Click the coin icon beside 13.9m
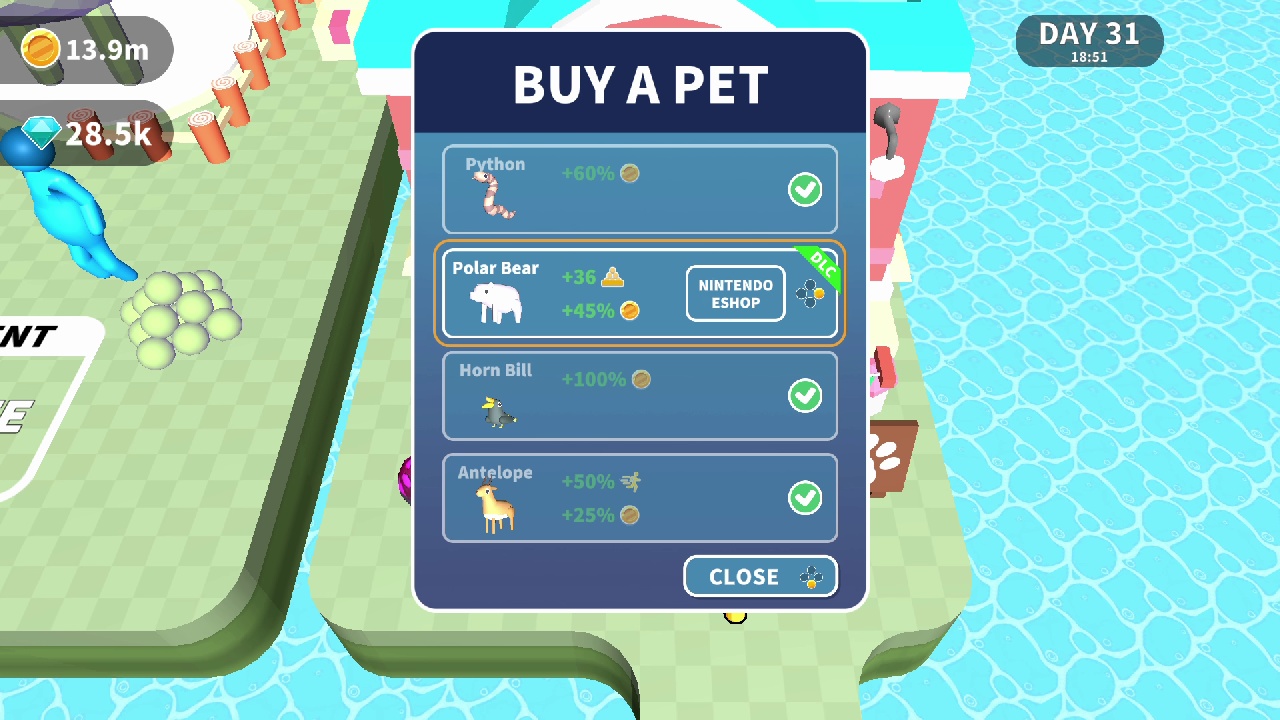1280x720 pixels. [x=41, y=48]
